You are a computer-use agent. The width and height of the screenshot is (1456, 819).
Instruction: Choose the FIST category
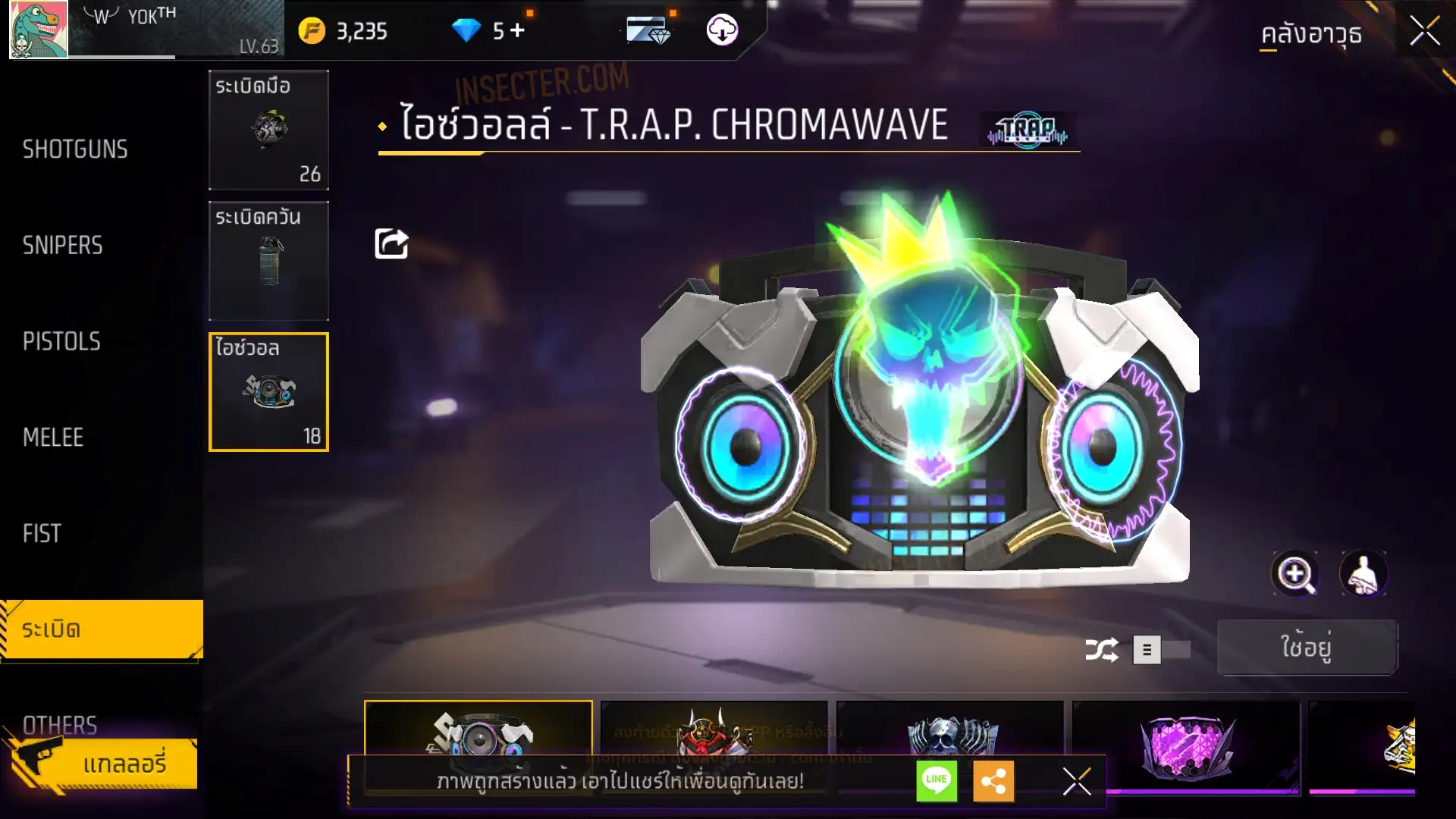[42, 534]
